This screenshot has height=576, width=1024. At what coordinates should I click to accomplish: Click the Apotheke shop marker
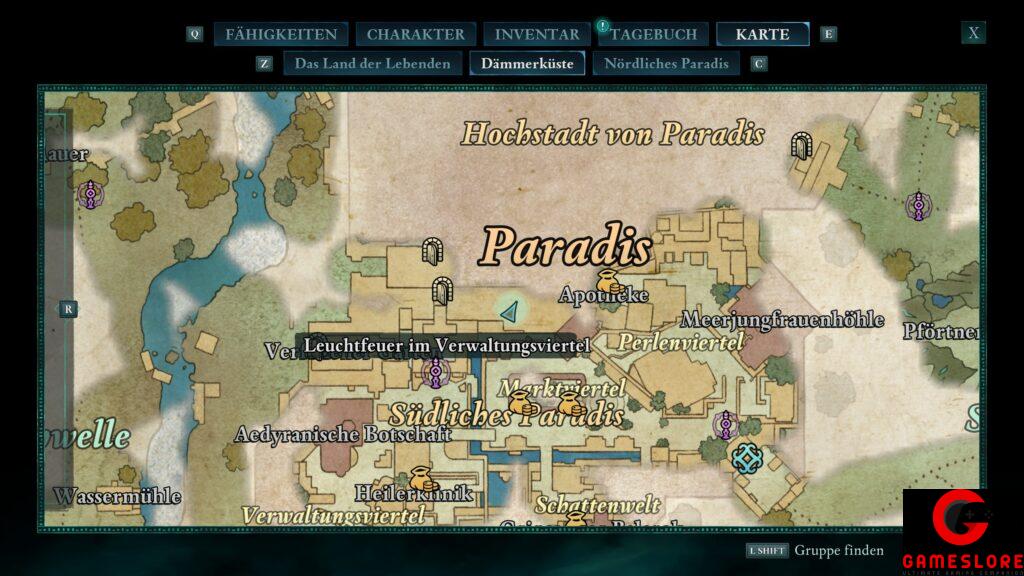tap(606, 281)
